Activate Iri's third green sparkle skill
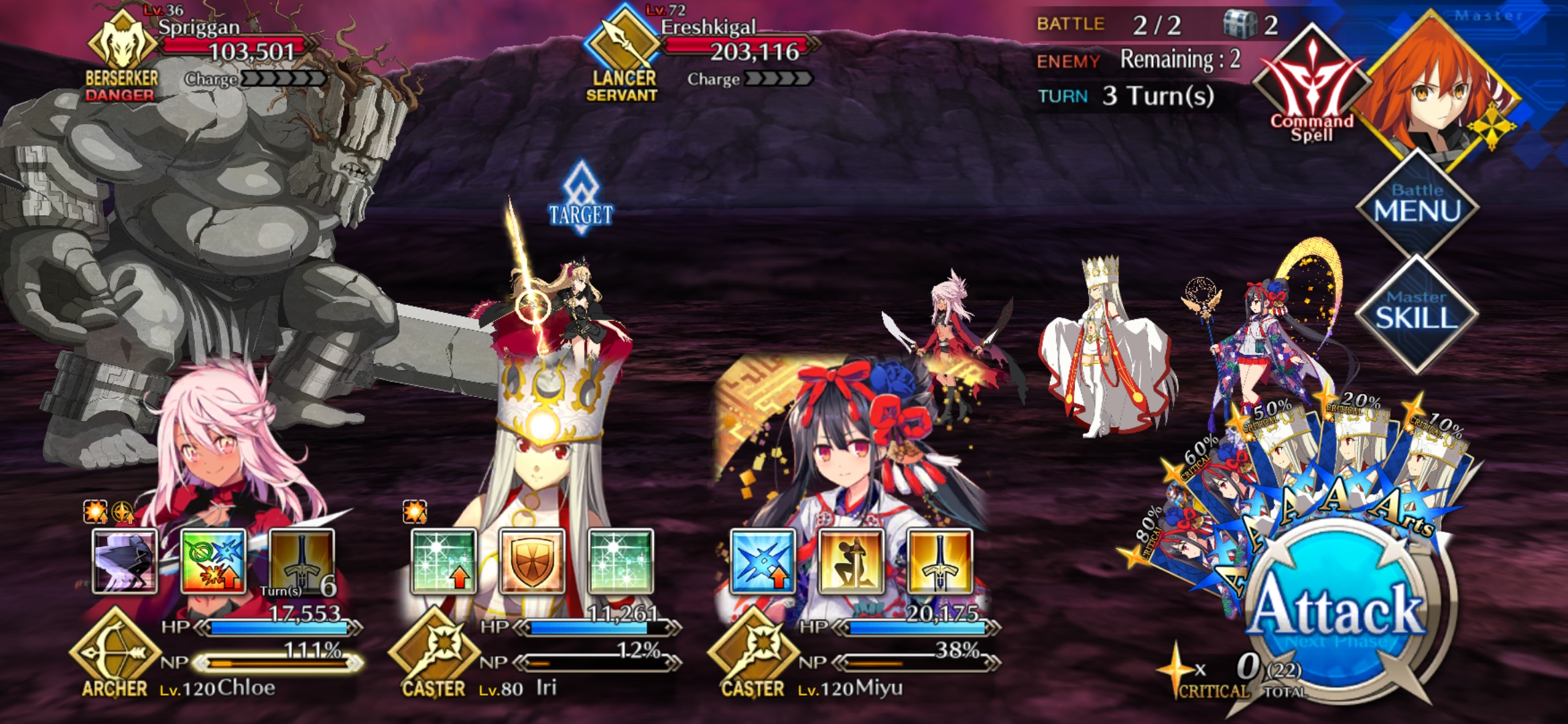The height and width of the screenshot is (724, 1568). [620, 561]
